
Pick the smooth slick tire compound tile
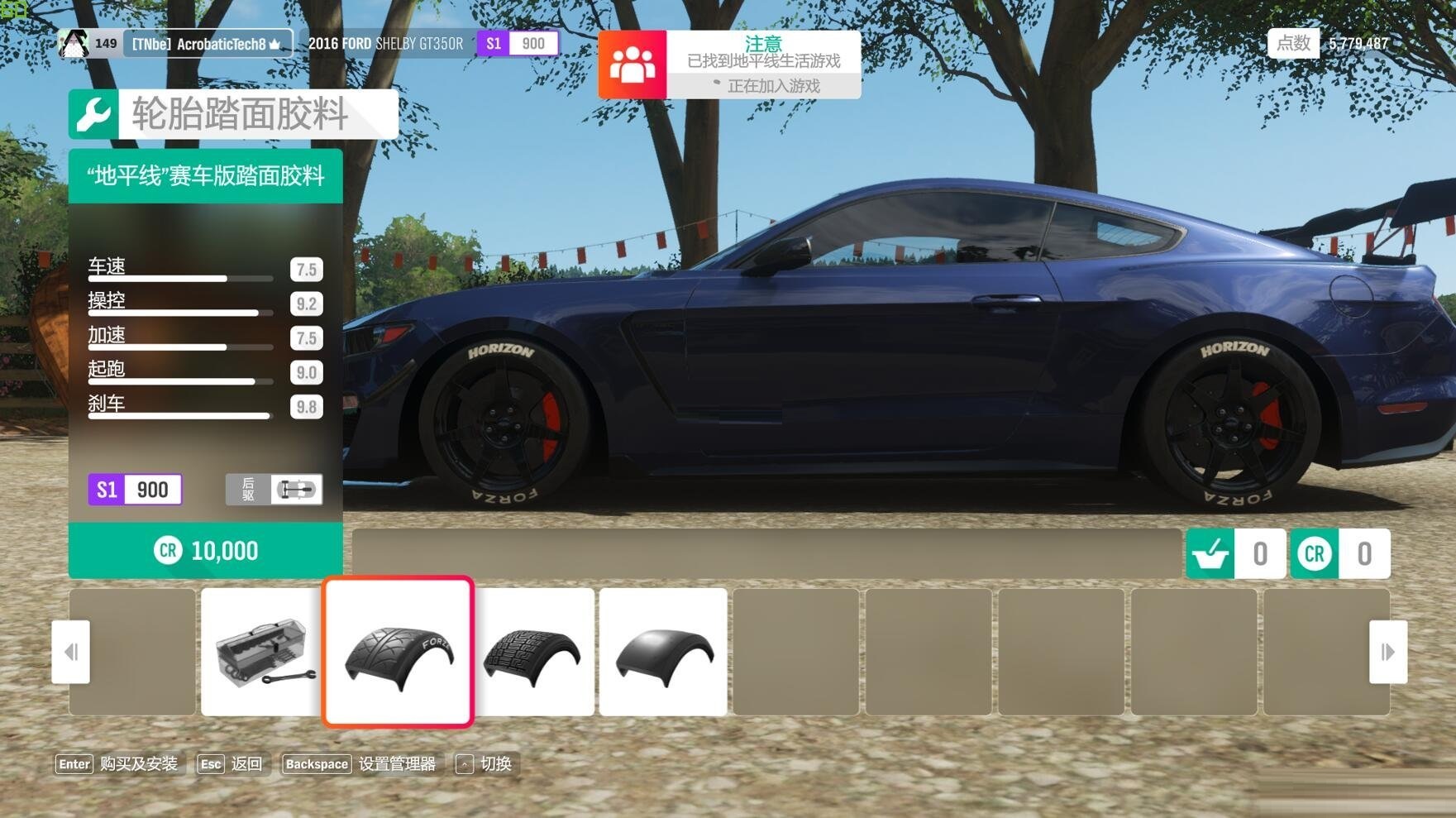(x=663, y=652)
